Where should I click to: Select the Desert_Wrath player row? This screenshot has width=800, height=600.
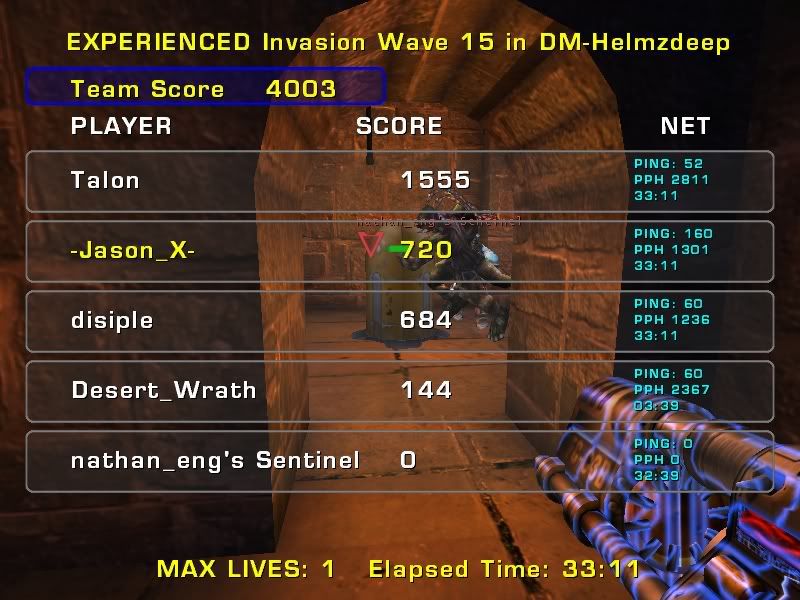[400, 391]
